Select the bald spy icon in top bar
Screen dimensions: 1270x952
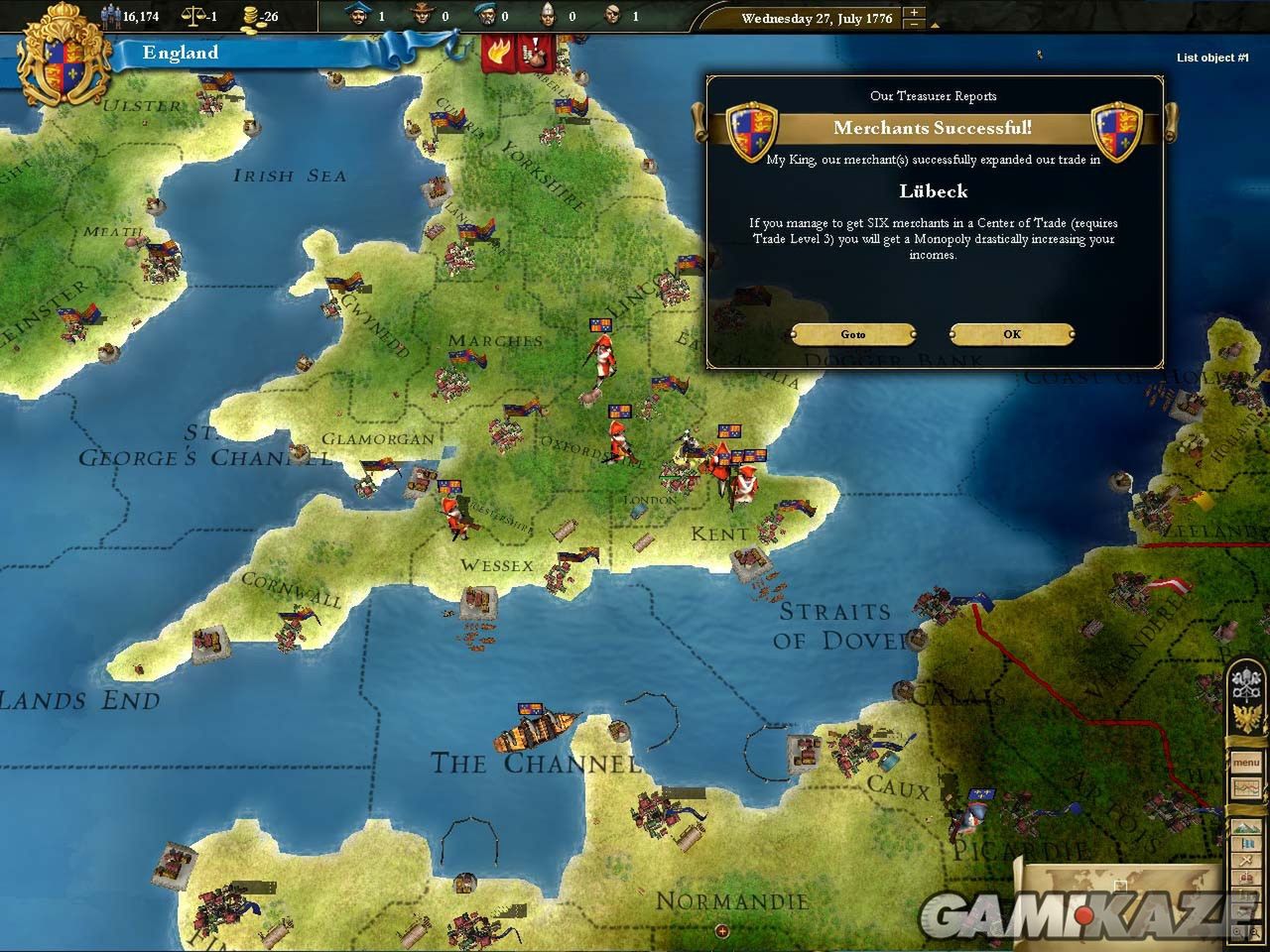pos(611,15)
